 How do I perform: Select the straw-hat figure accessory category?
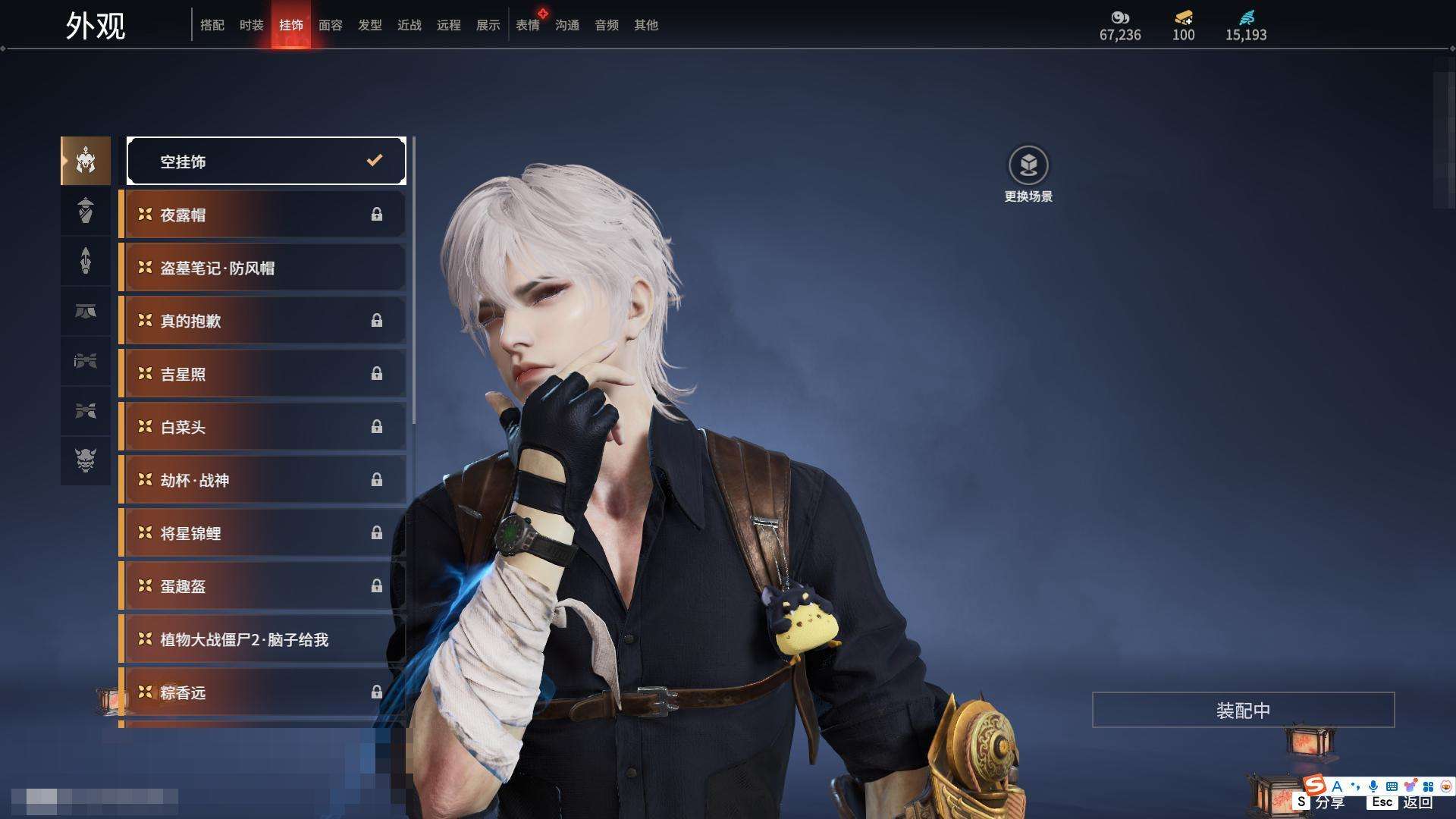[86, 210]
